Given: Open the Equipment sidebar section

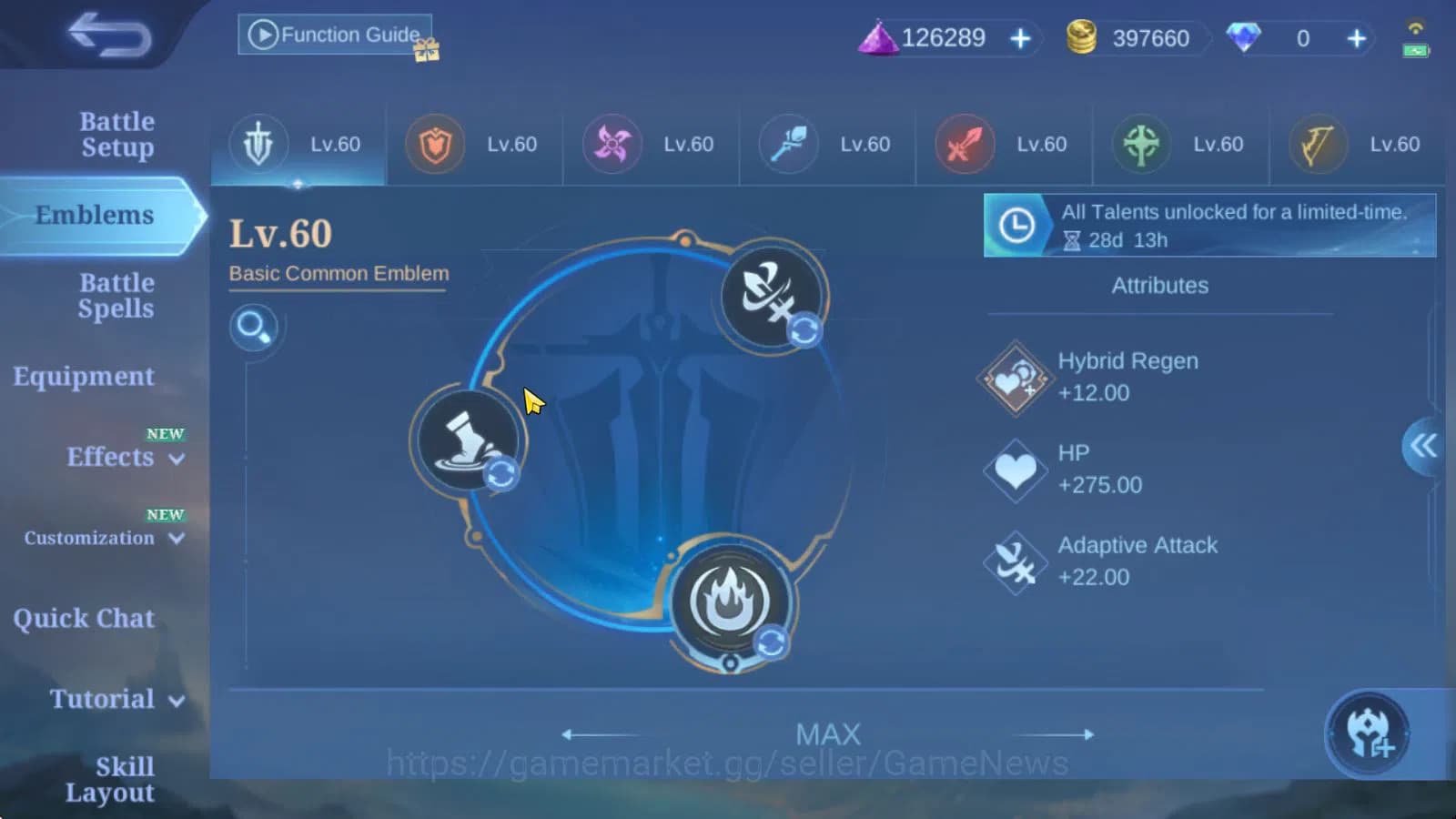Looking at the screenshot, I should click(82, 376).
